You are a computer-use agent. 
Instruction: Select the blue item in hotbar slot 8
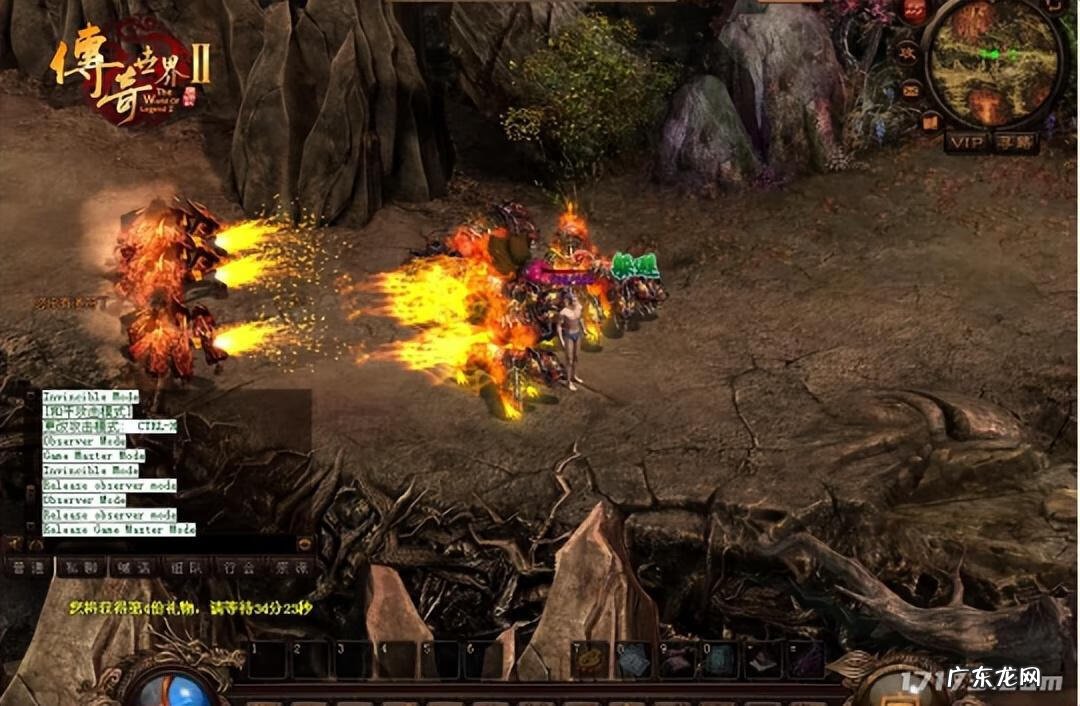(x=635, y=661)
